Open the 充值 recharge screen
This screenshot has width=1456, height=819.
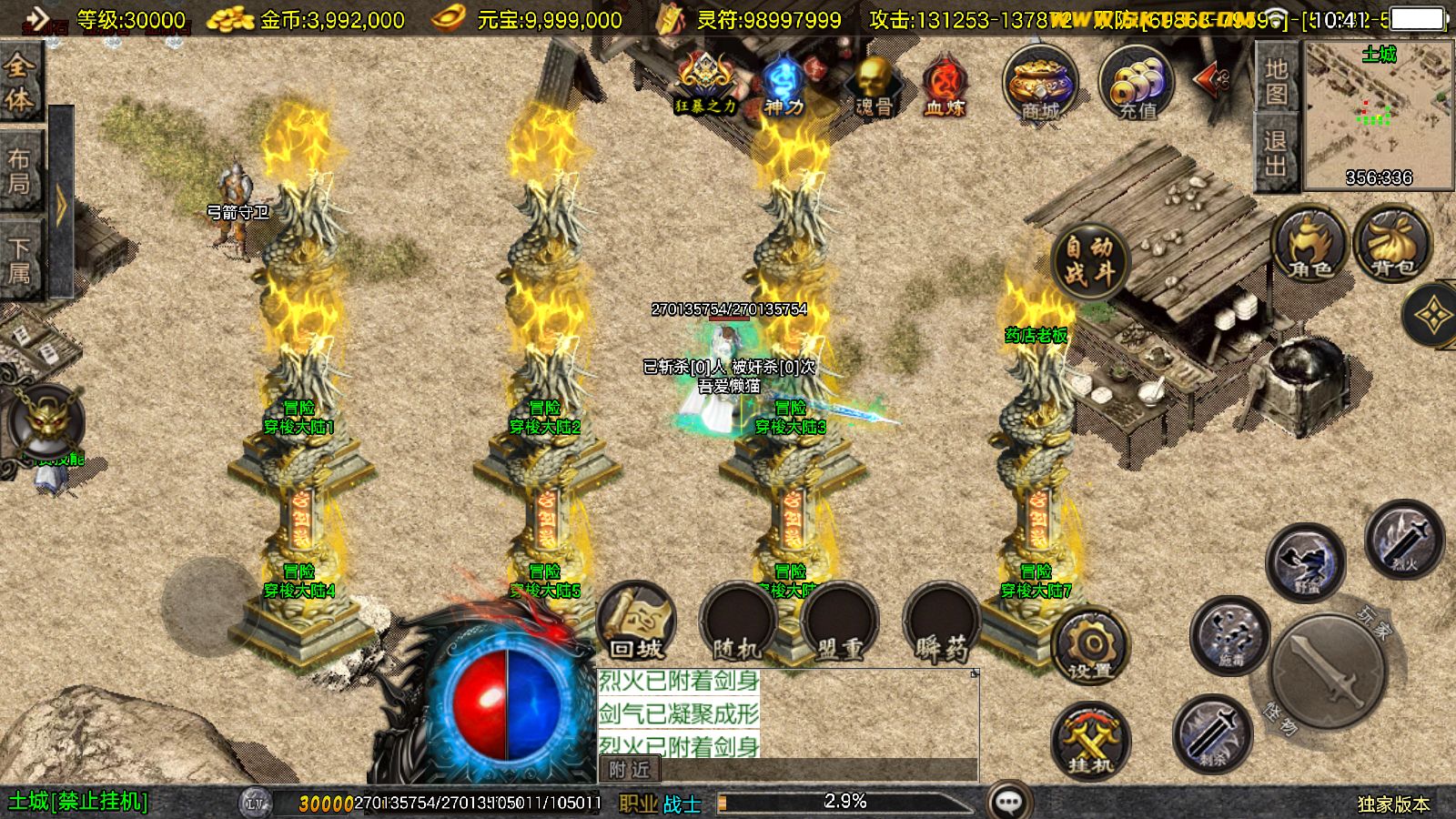(1137, 84)
